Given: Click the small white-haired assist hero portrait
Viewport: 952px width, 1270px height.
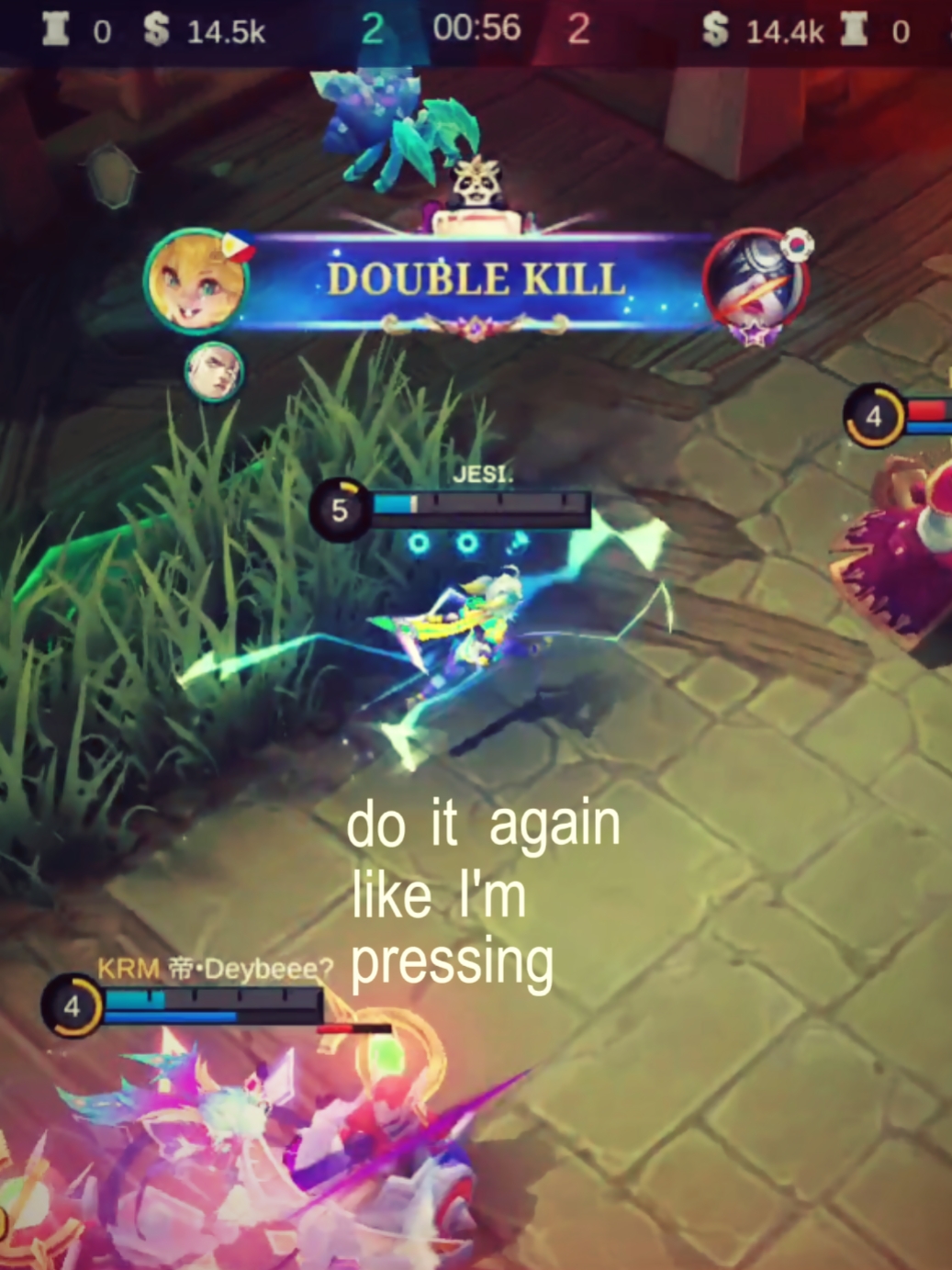Looking at the screenshot, I should (214, 371).
